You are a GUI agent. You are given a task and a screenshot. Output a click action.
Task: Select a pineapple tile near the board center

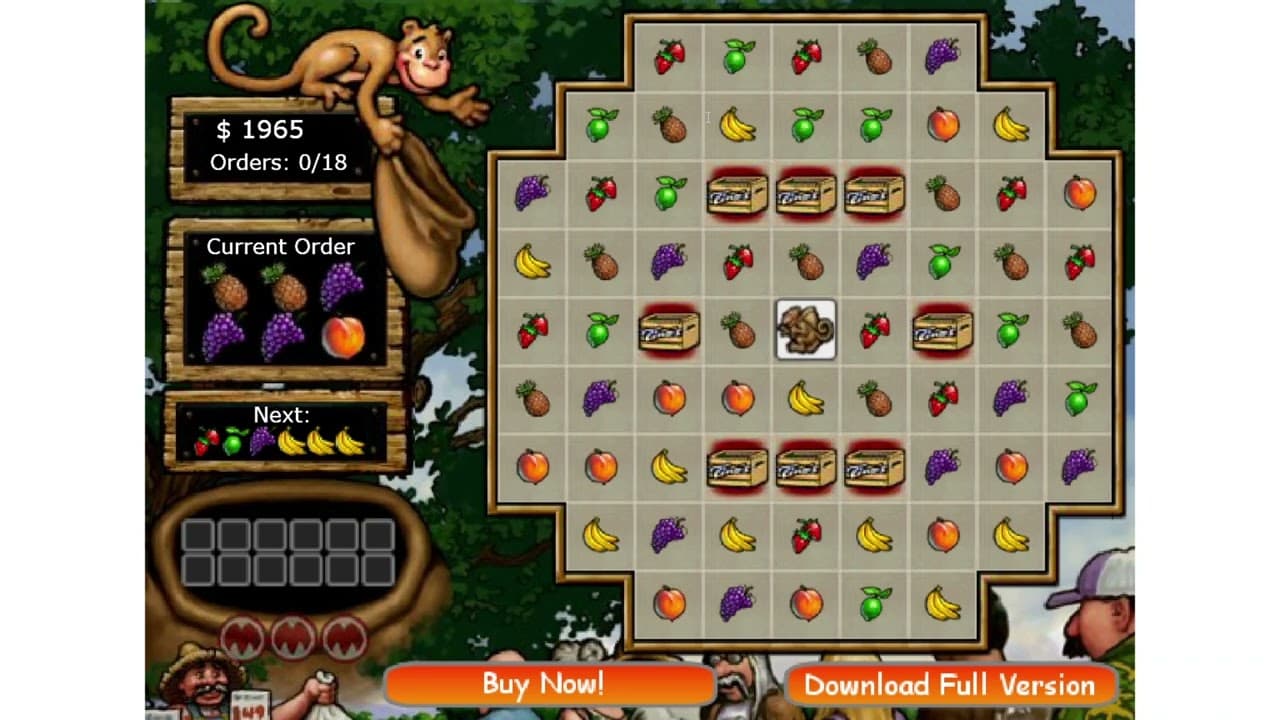click(x=737, y=331)
